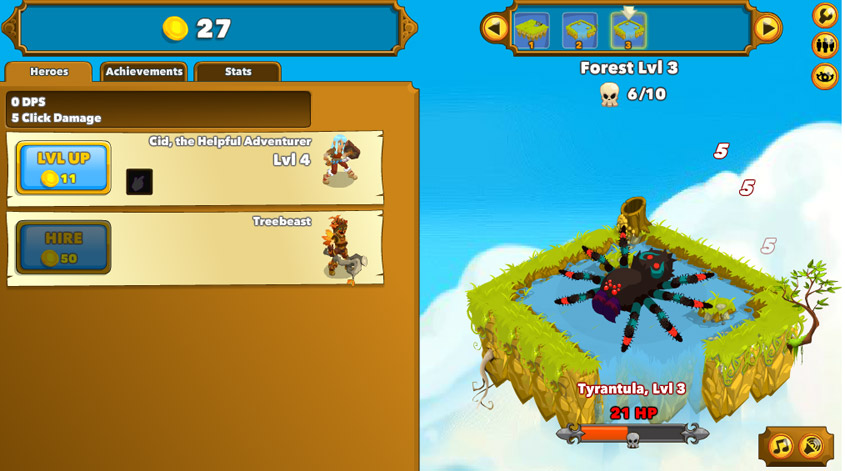The width and height of the screenshot is (845, 471).
Task: Hire Treebeast for 50 gold
Action: (x=63, y=247)
